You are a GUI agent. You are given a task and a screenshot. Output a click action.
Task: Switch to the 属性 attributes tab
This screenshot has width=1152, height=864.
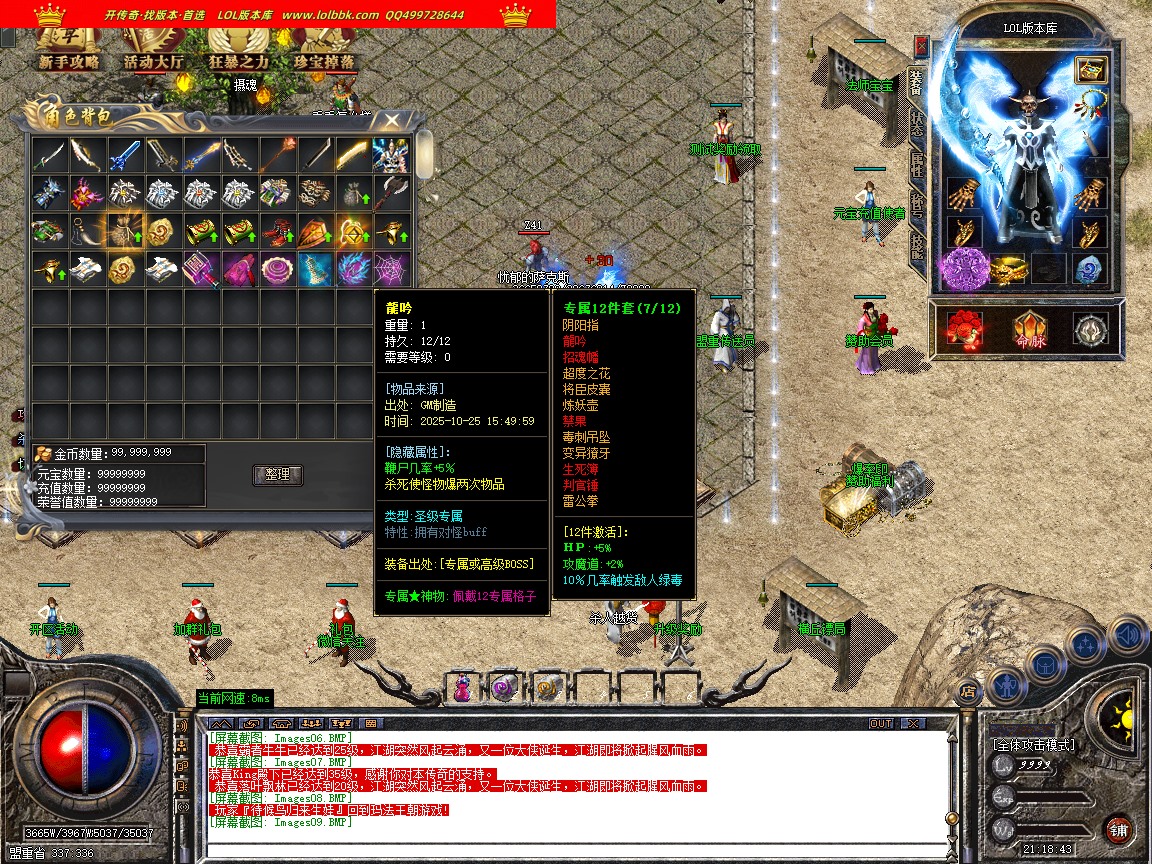coord(916,165)
